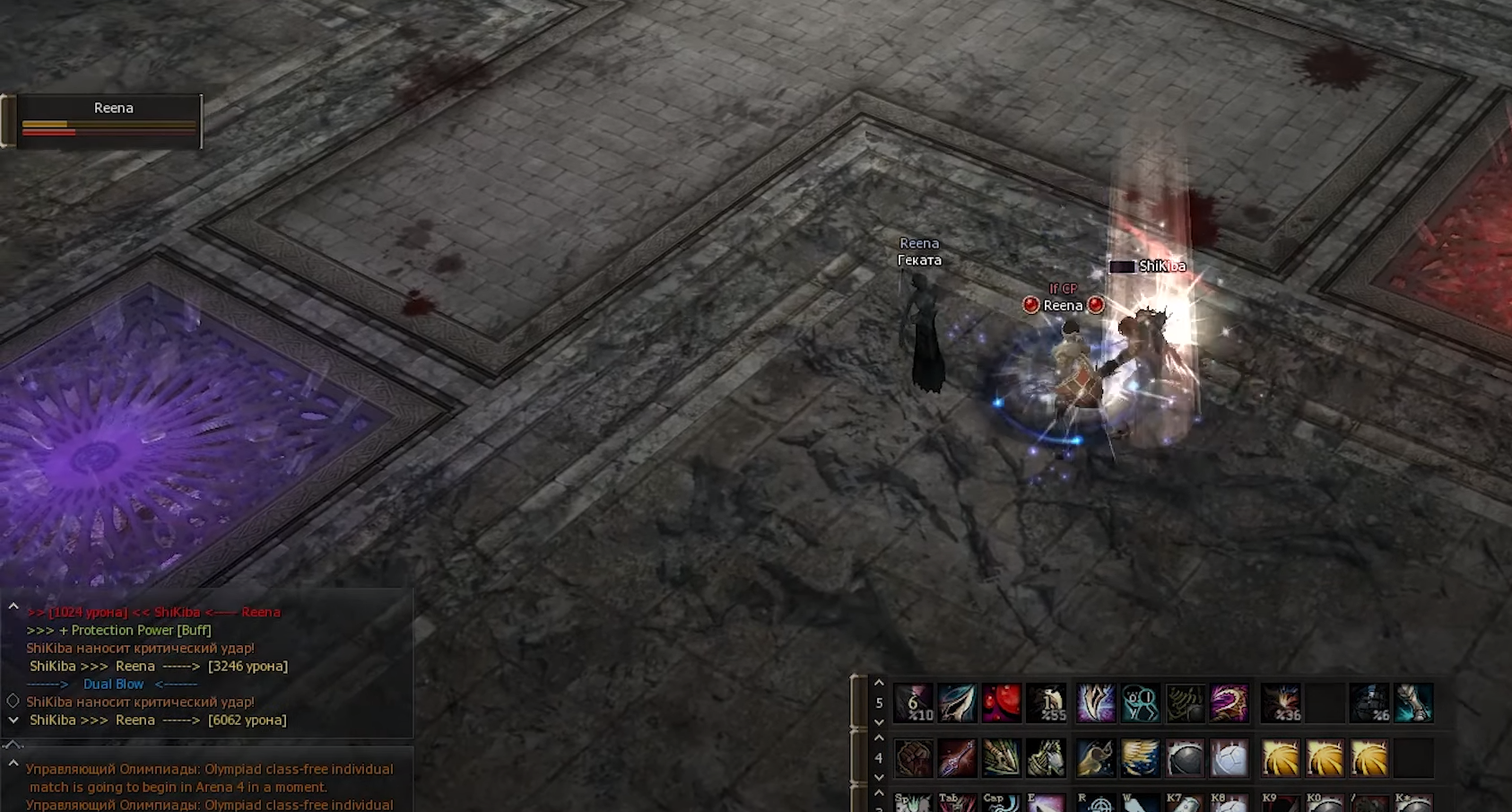Viewport: 1512px width, 812px height.
Task: Click the diamond button on combat log
Action: tap(13, 701)
